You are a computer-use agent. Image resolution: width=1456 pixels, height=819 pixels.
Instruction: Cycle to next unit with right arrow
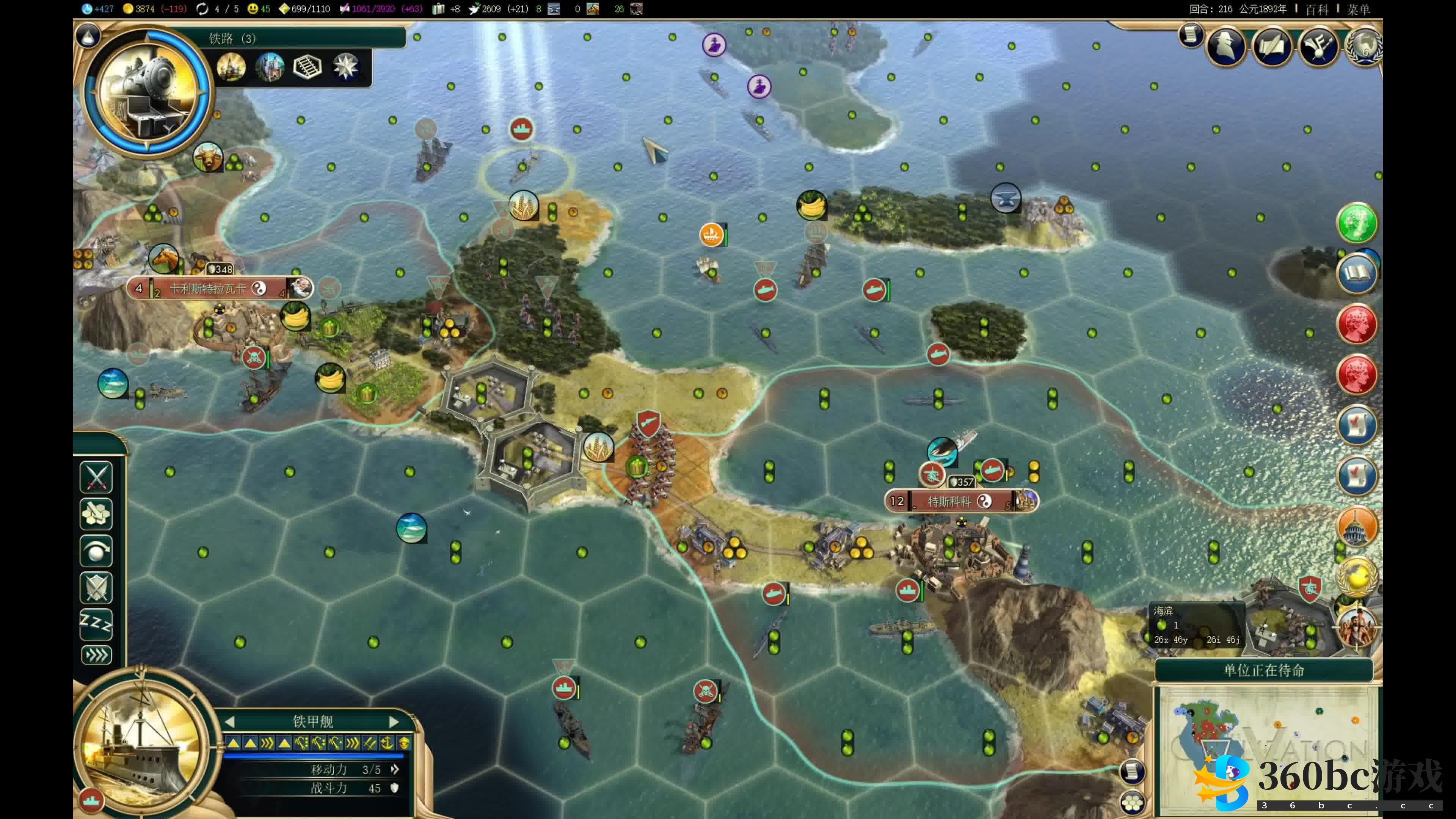394,722
